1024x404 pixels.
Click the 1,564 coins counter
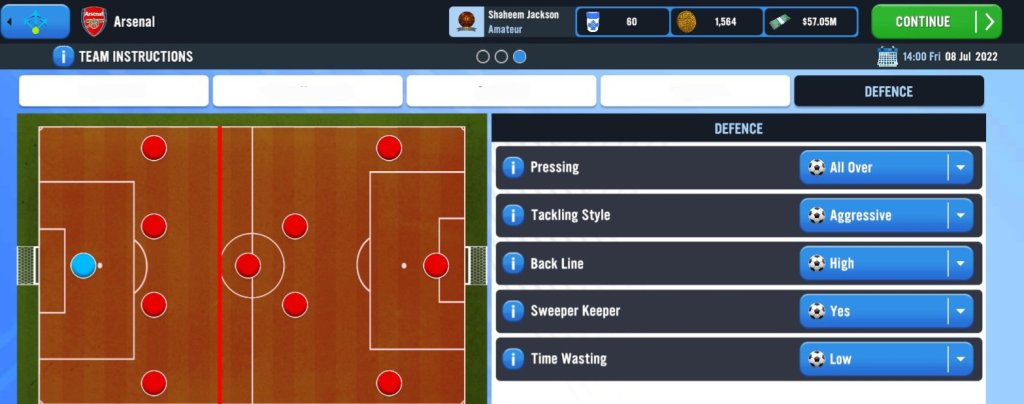[x=717, y=21]
